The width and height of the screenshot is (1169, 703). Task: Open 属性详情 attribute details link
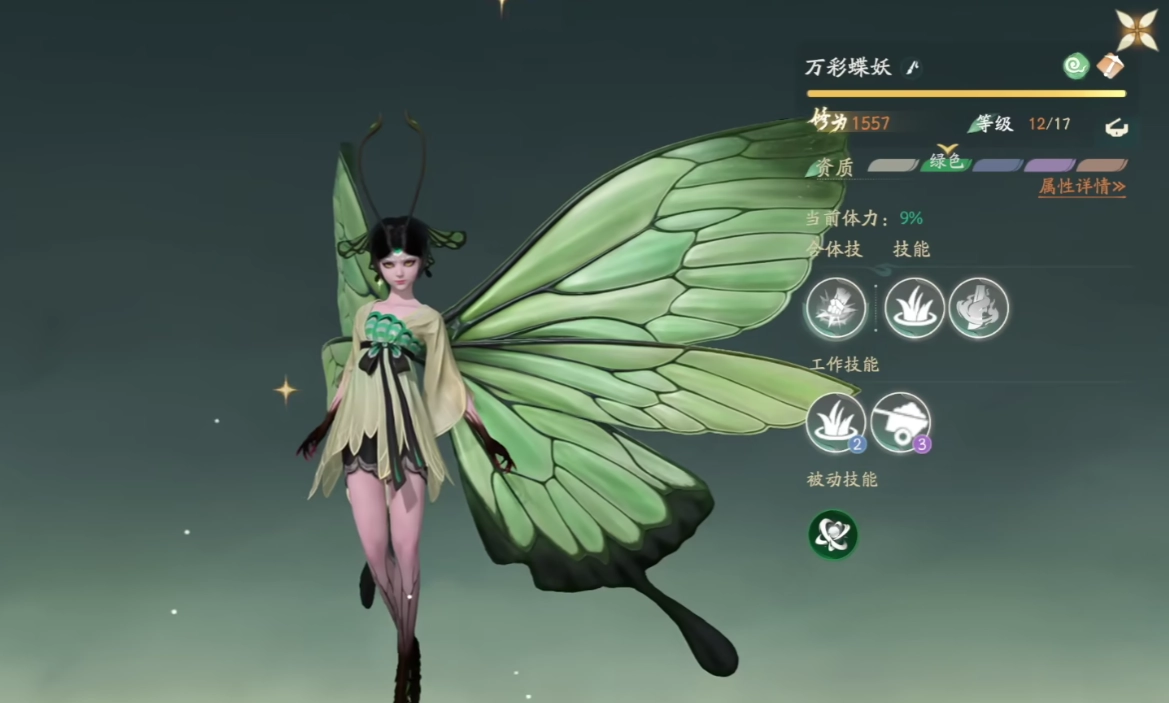[1081, 187]
